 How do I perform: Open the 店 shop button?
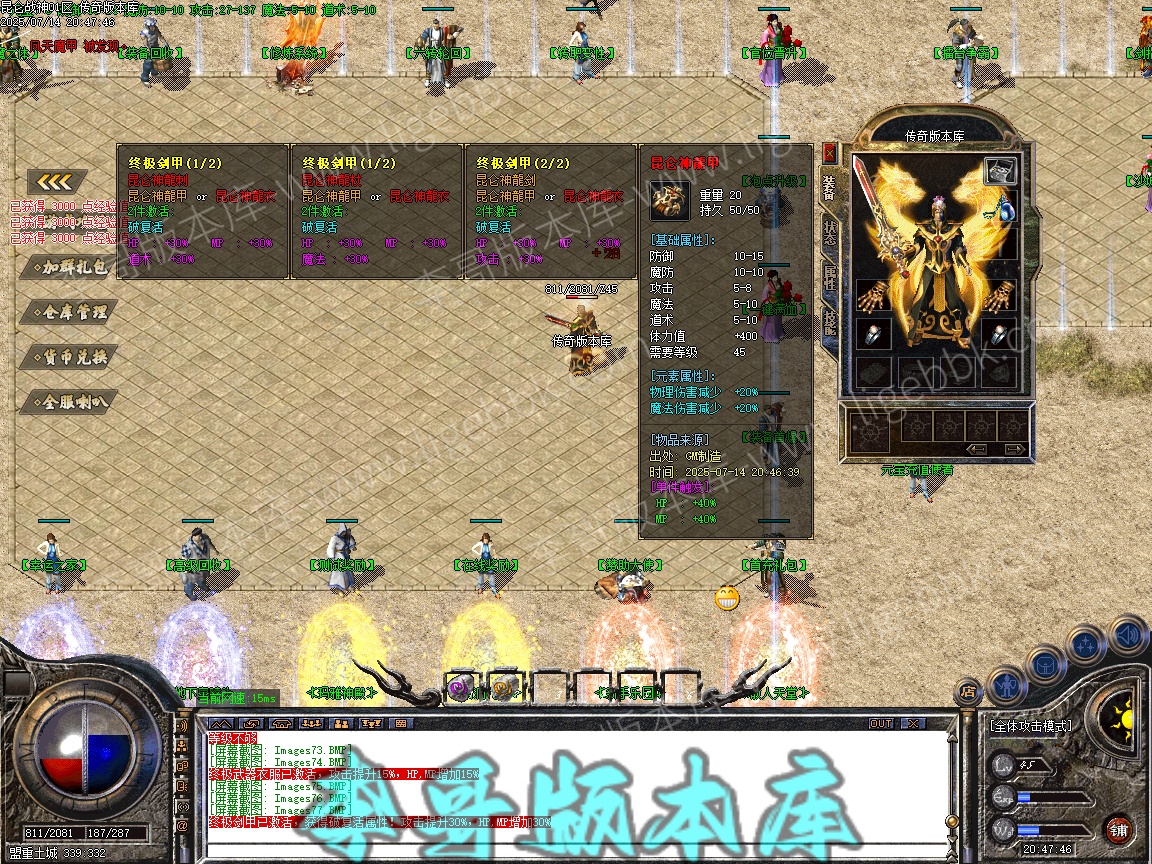(x=967, y=689)
